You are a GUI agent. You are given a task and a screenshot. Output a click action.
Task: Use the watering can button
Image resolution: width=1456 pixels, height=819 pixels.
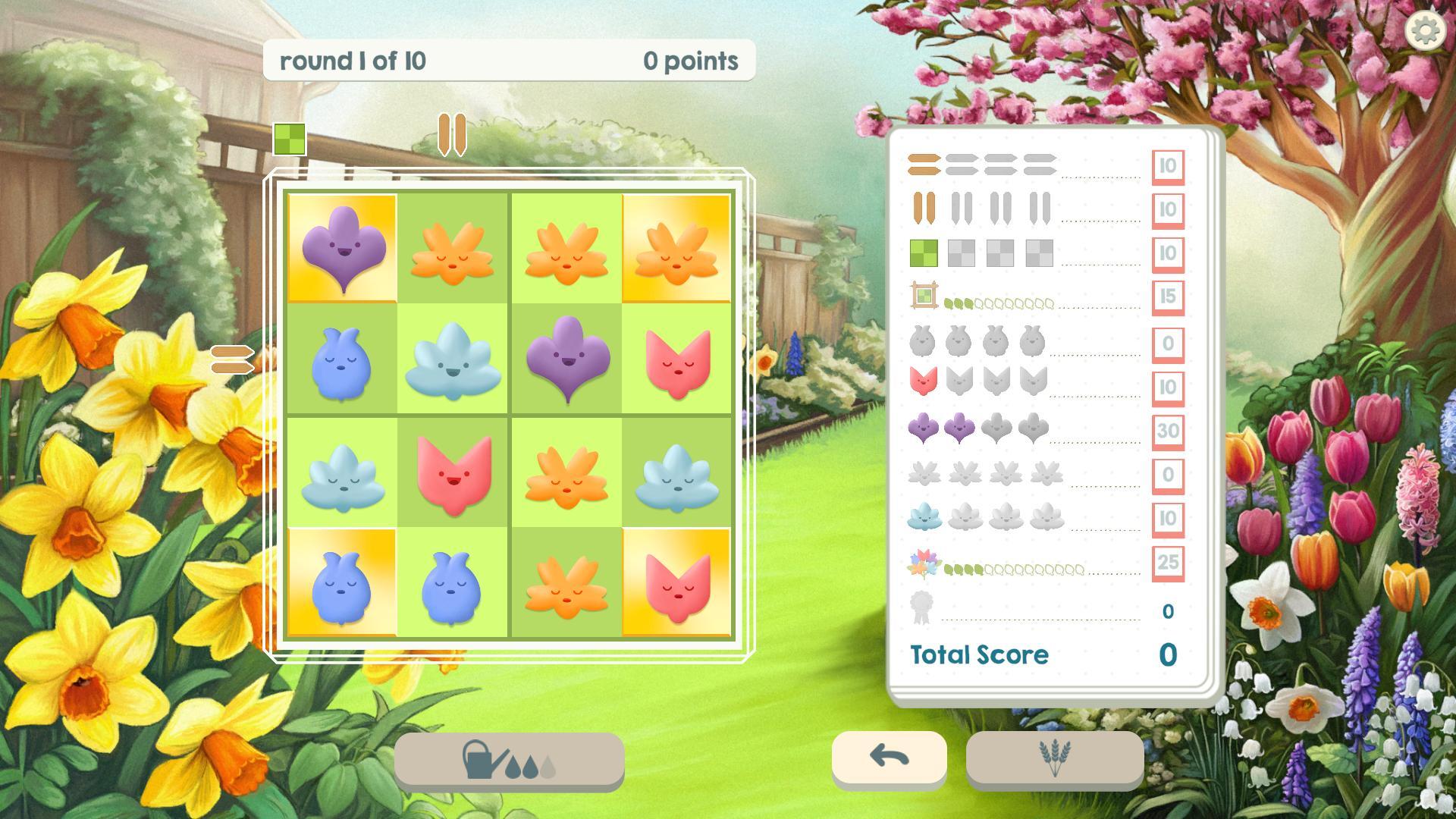509,759
